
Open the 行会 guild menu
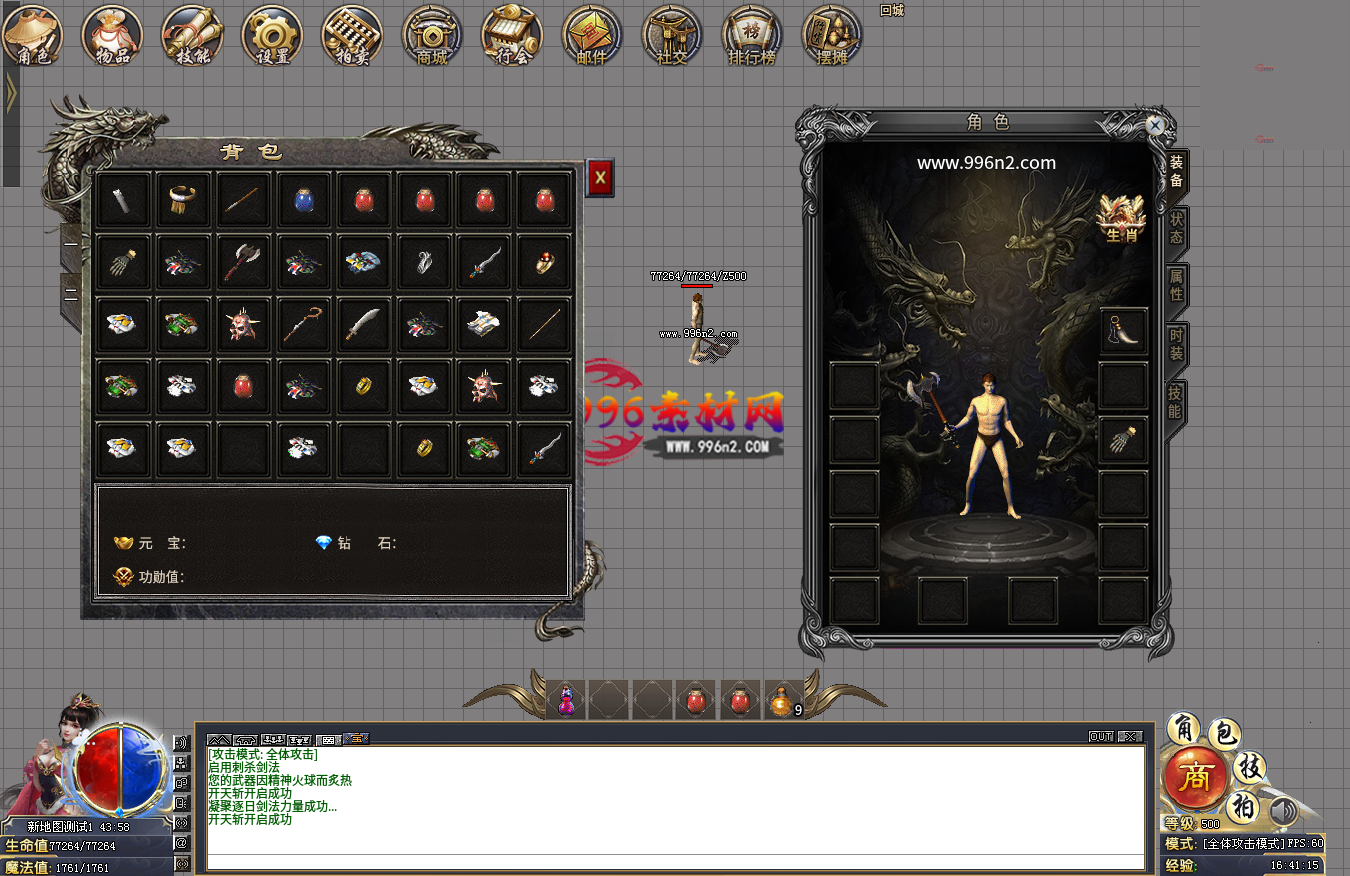click(512, 36)
